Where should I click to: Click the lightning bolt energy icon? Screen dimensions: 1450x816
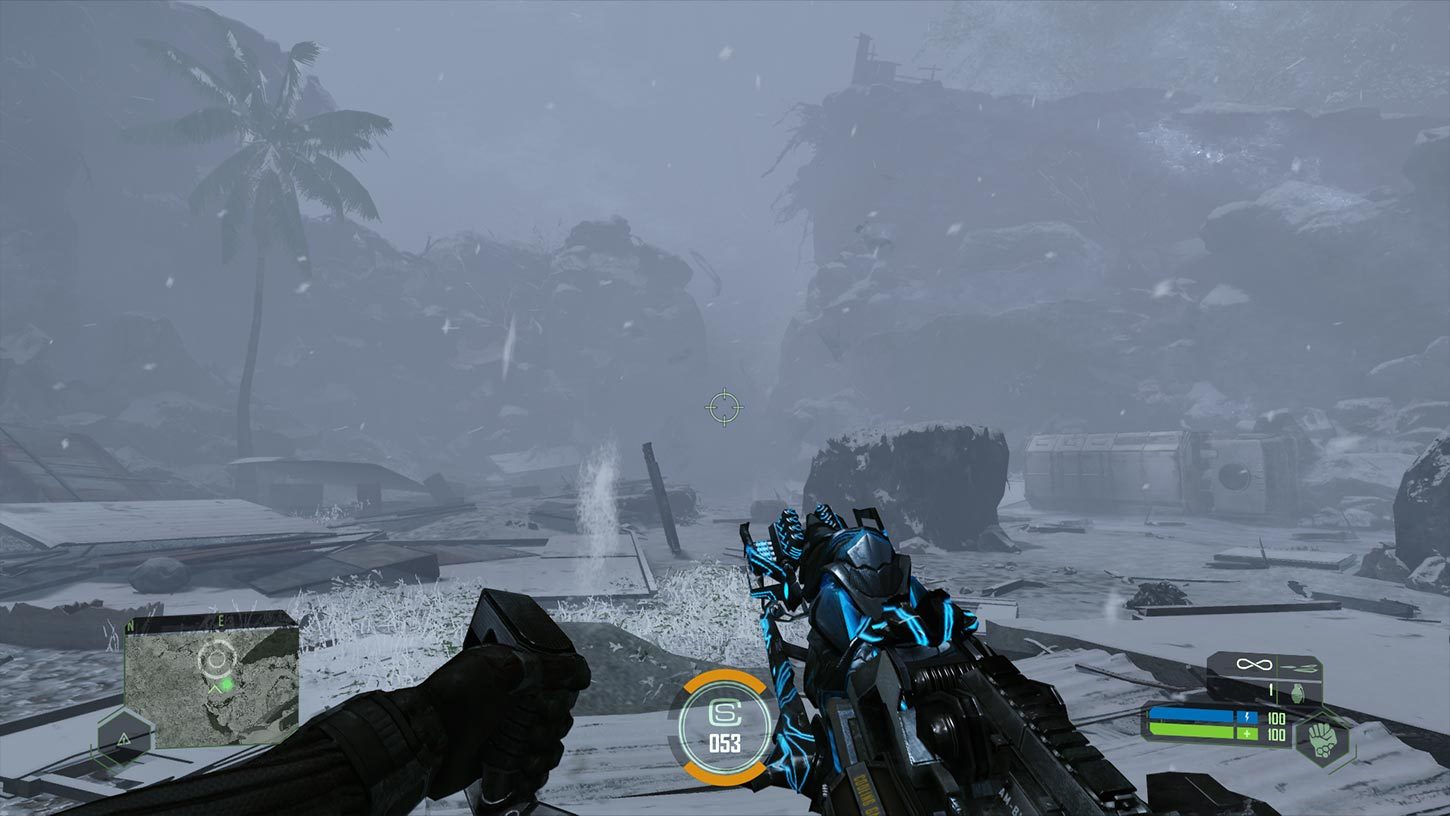click(1247, 717)
